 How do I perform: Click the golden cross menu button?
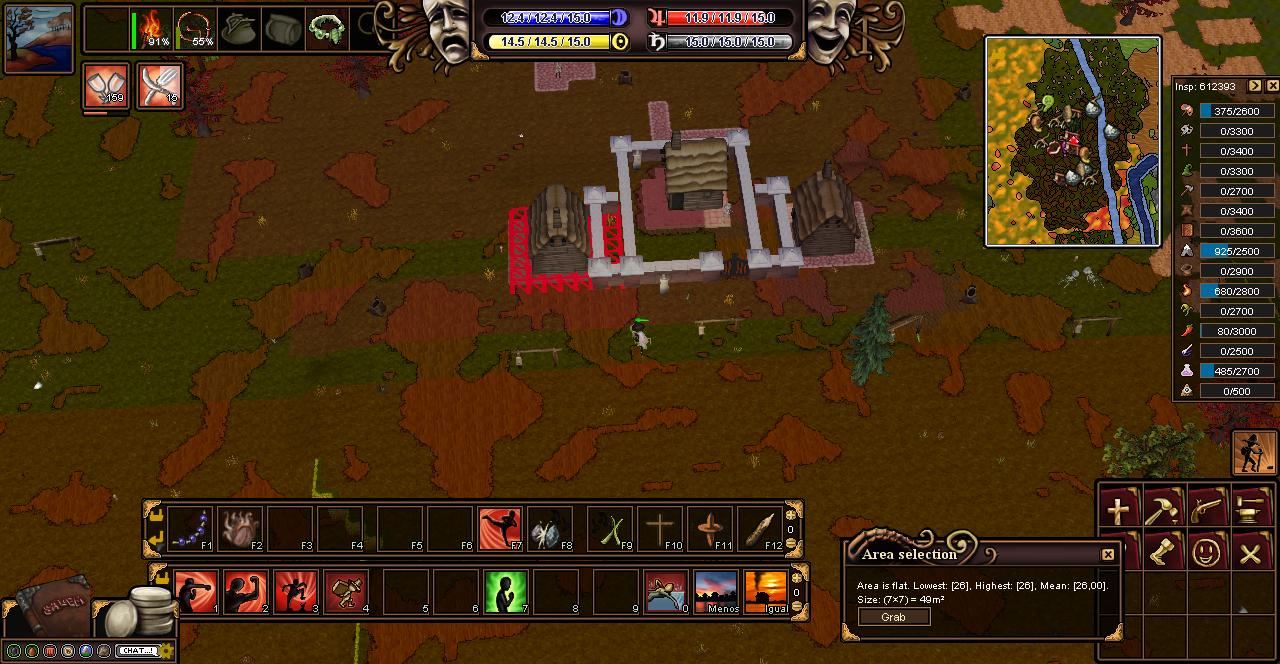1118,510
